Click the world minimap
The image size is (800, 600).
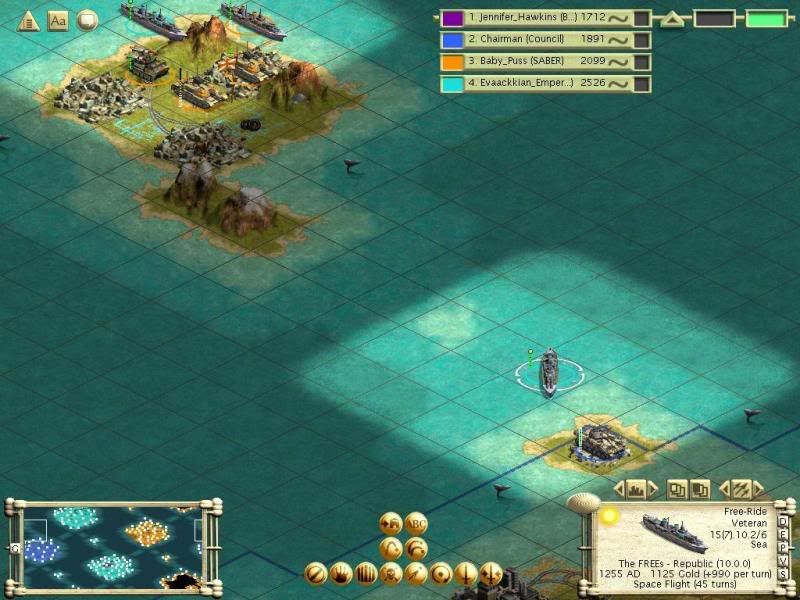(110, 545)
